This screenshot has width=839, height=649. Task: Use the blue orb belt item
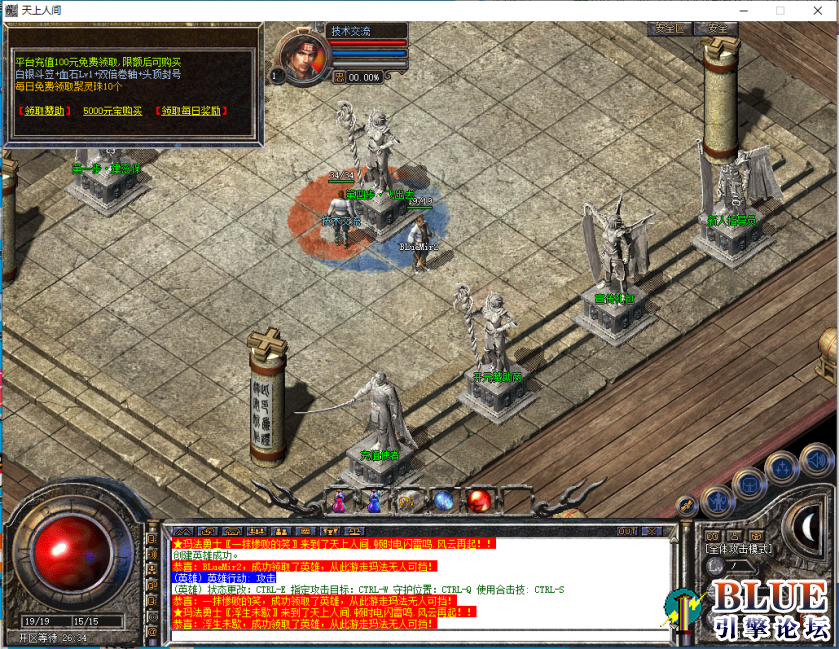pos(443,499)
